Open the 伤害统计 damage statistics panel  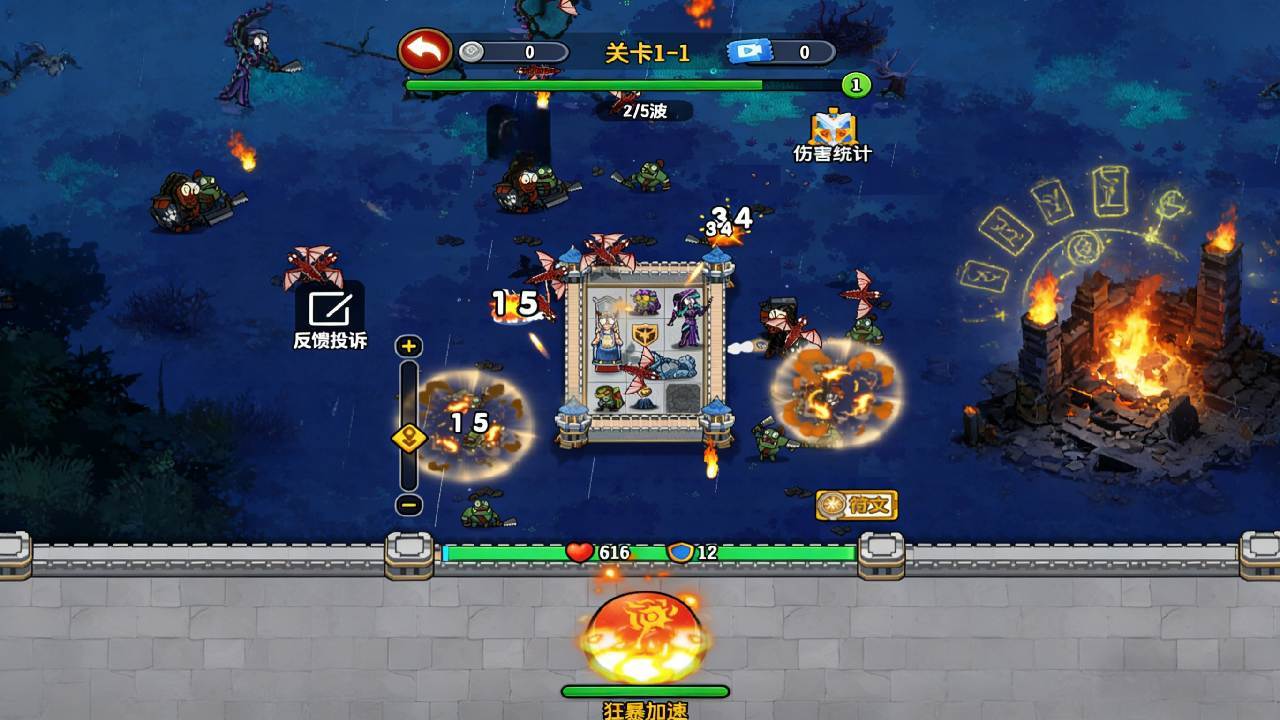[x=832, y=133]
